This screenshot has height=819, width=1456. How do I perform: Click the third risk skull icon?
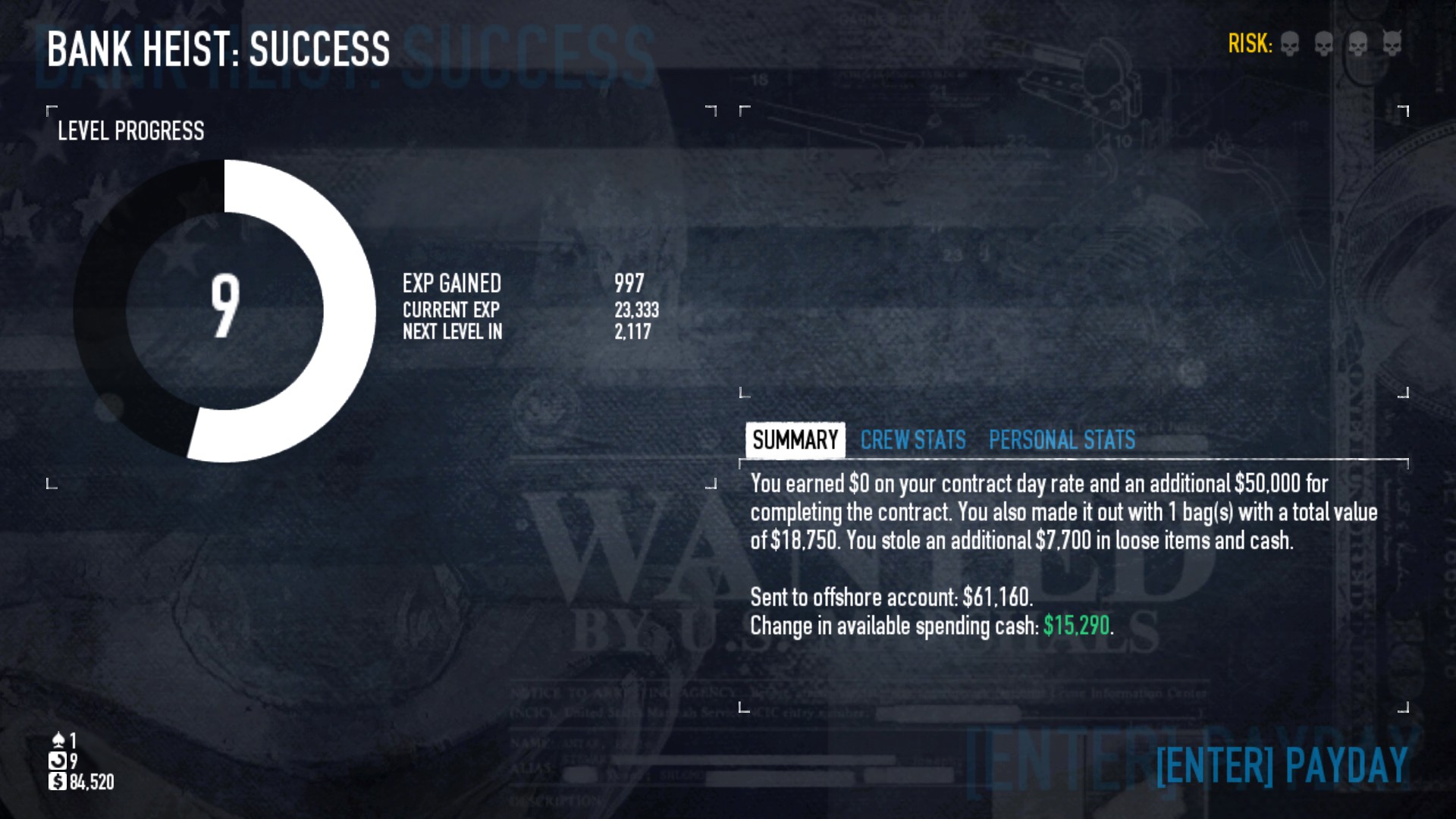click(x=1357, y=44)
